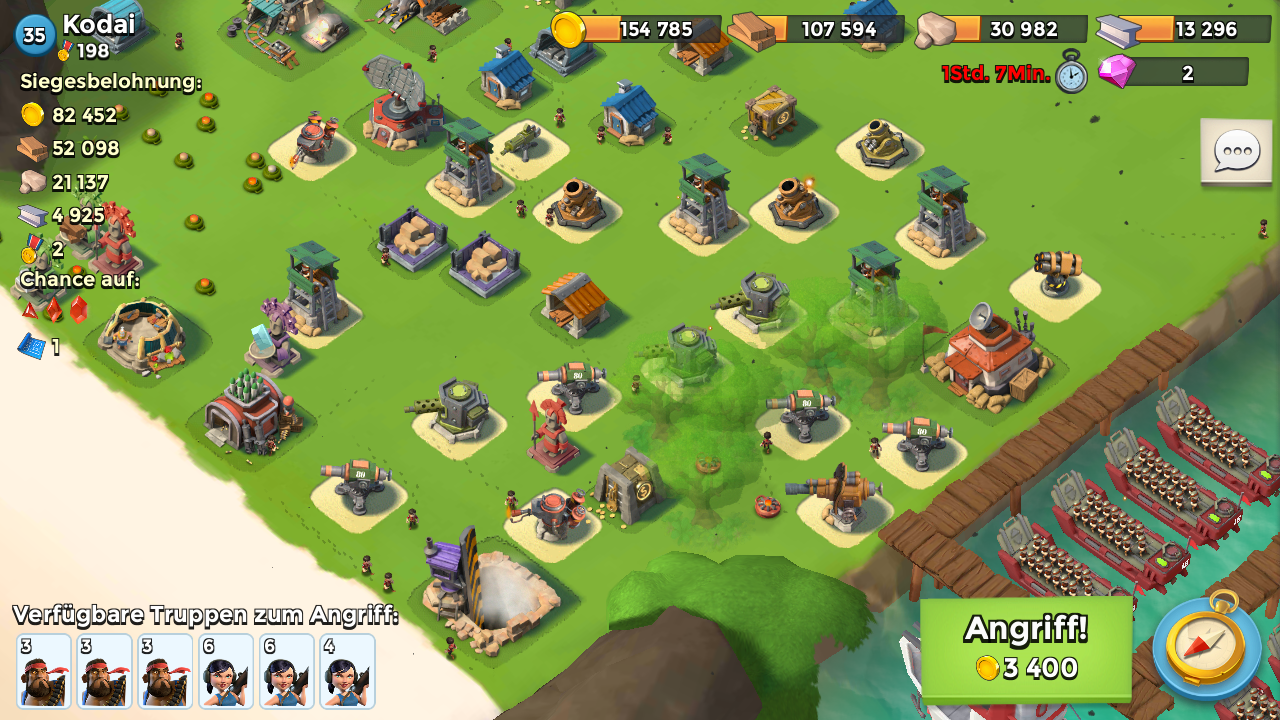The height and width of the screenshot is (720, 1280).
Task: Open the chat speech bubble
Action: point(1236,152)
